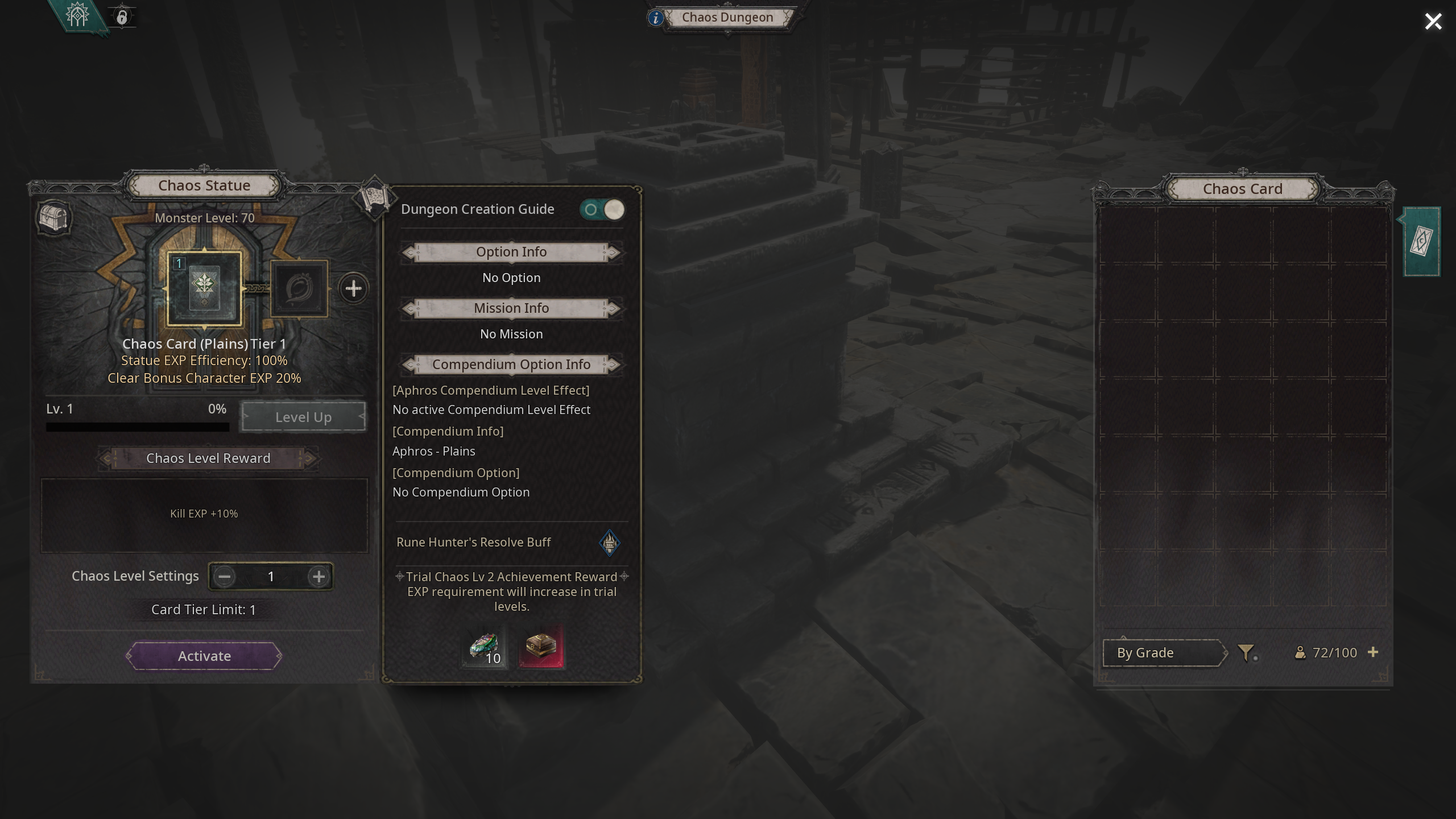Viewport: 1456px width, 819px height.
Task: Open the By Grade sort dropdown
Action: [x=1161, y=653]
